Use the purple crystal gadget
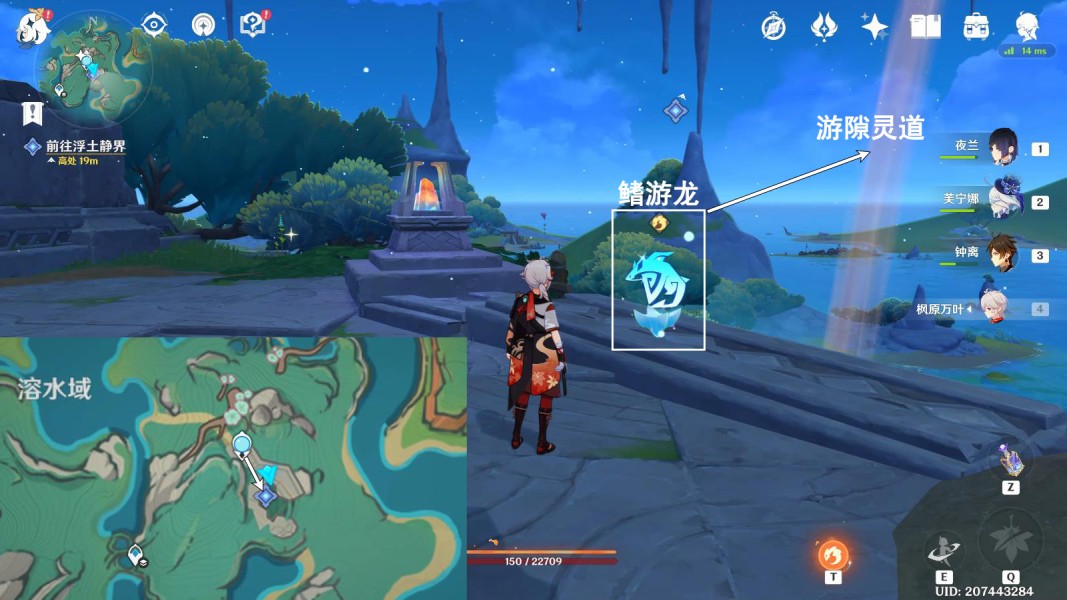This screenshot has height=600, width=1067. (1011, 461)
